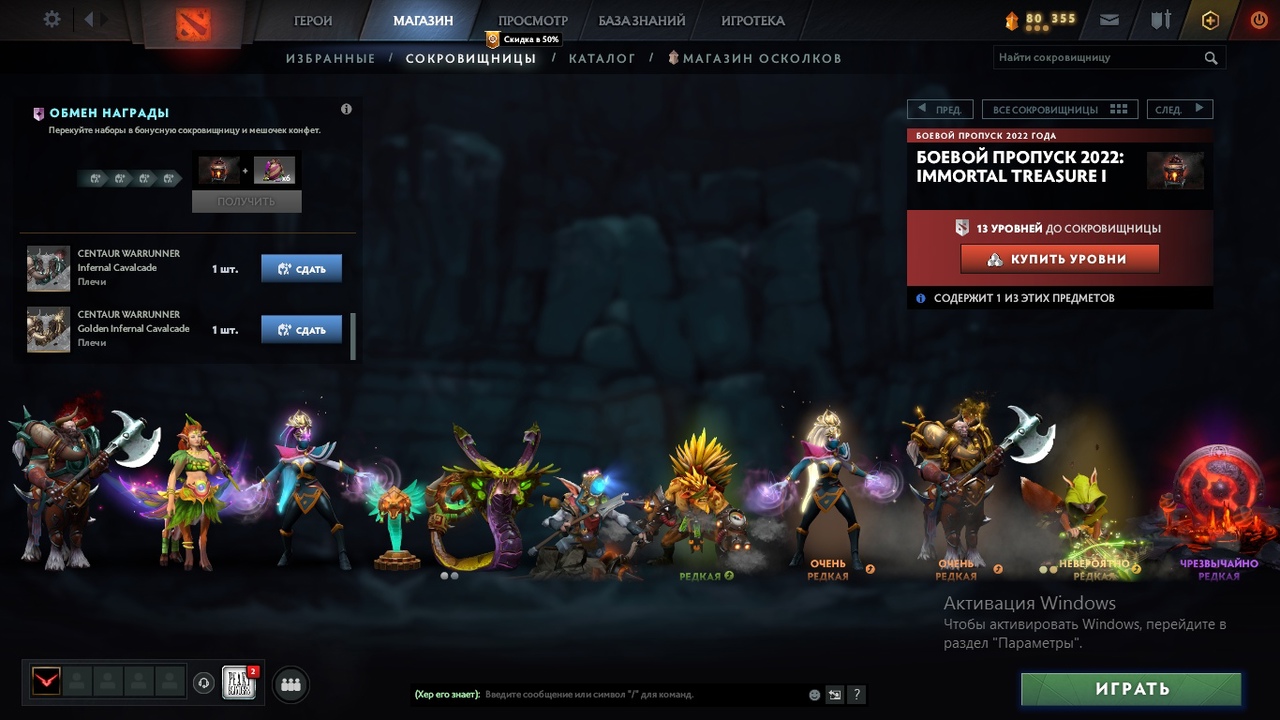
Task: Expand treasury info via the circled i icon
Action: (x=346, y=109)
